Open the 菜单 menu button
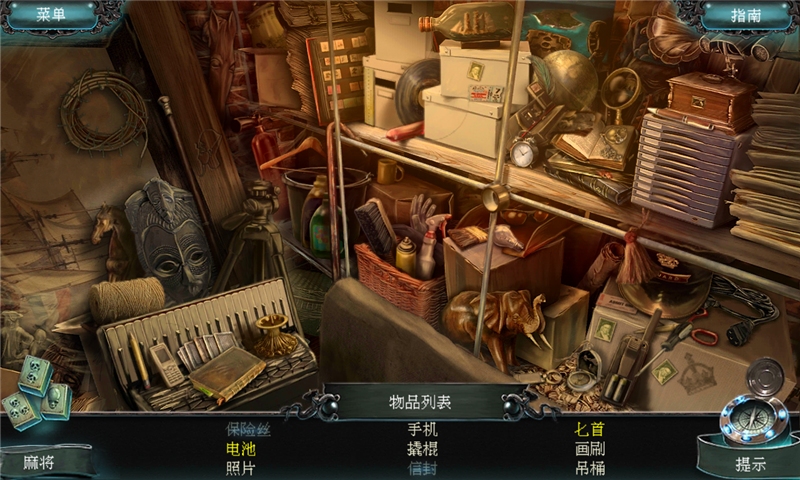Screen dimensions: 800x480 50,15
